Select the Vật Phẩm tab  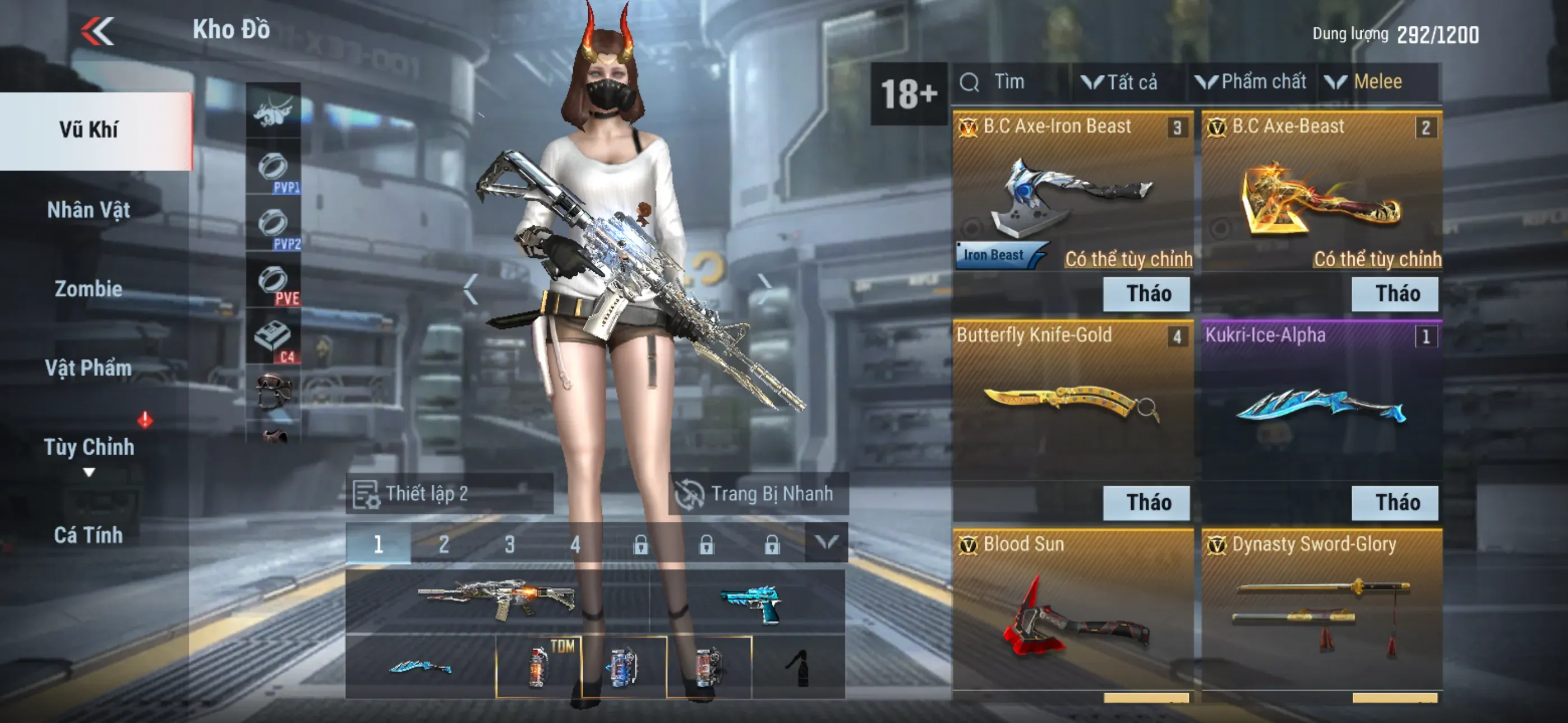point(89,368)
